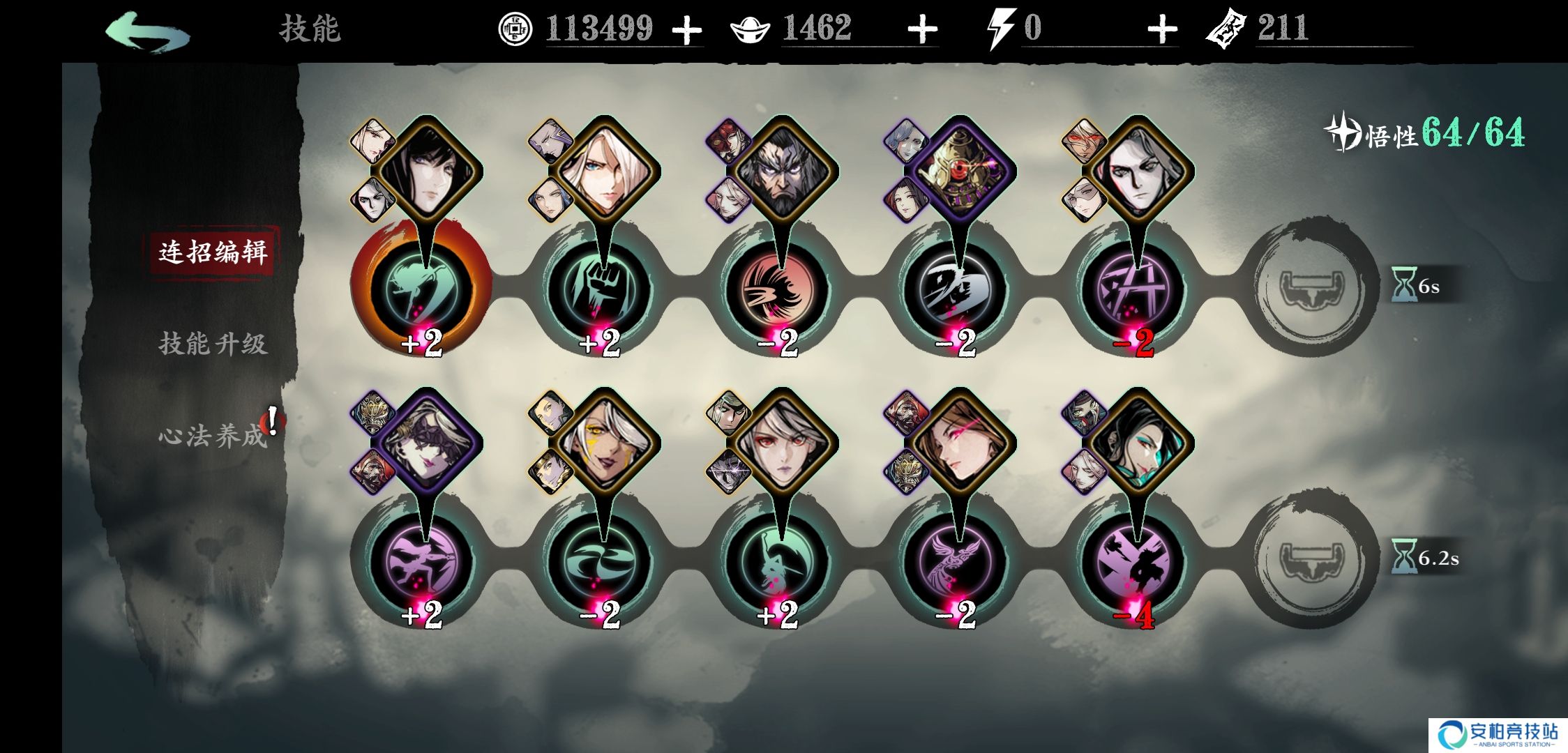Viewport: 1568px width, 753px height.
Task: Go back using the green arrow
Action: pos(146,31)
